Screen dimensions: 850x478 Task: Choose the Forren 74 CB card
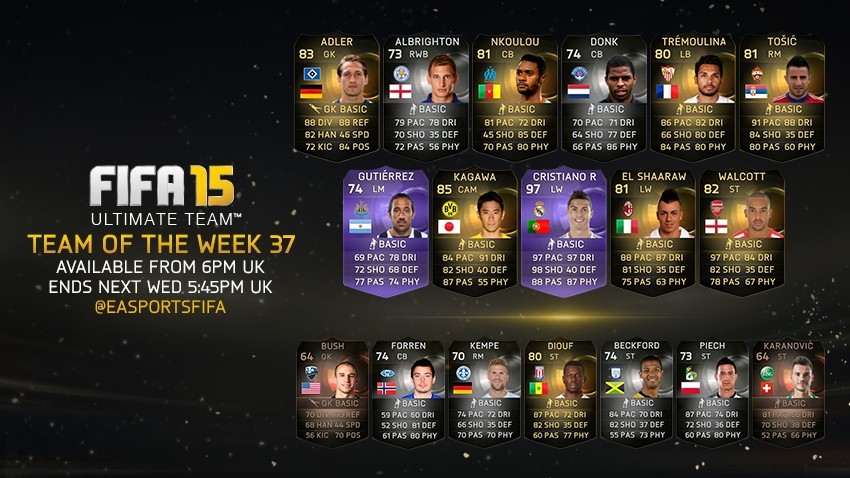tap(408, 392)
